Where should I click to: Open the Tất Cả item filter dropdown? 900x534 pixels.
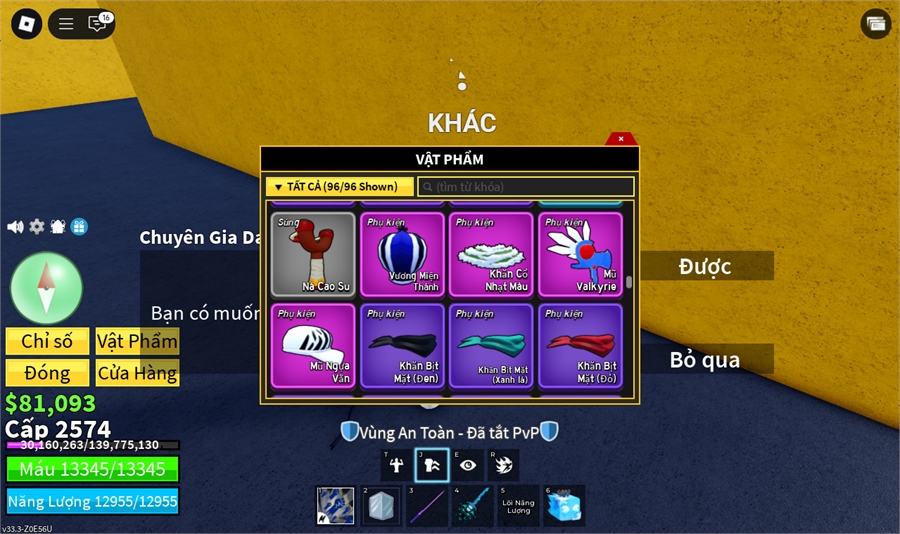coord(339,187)
